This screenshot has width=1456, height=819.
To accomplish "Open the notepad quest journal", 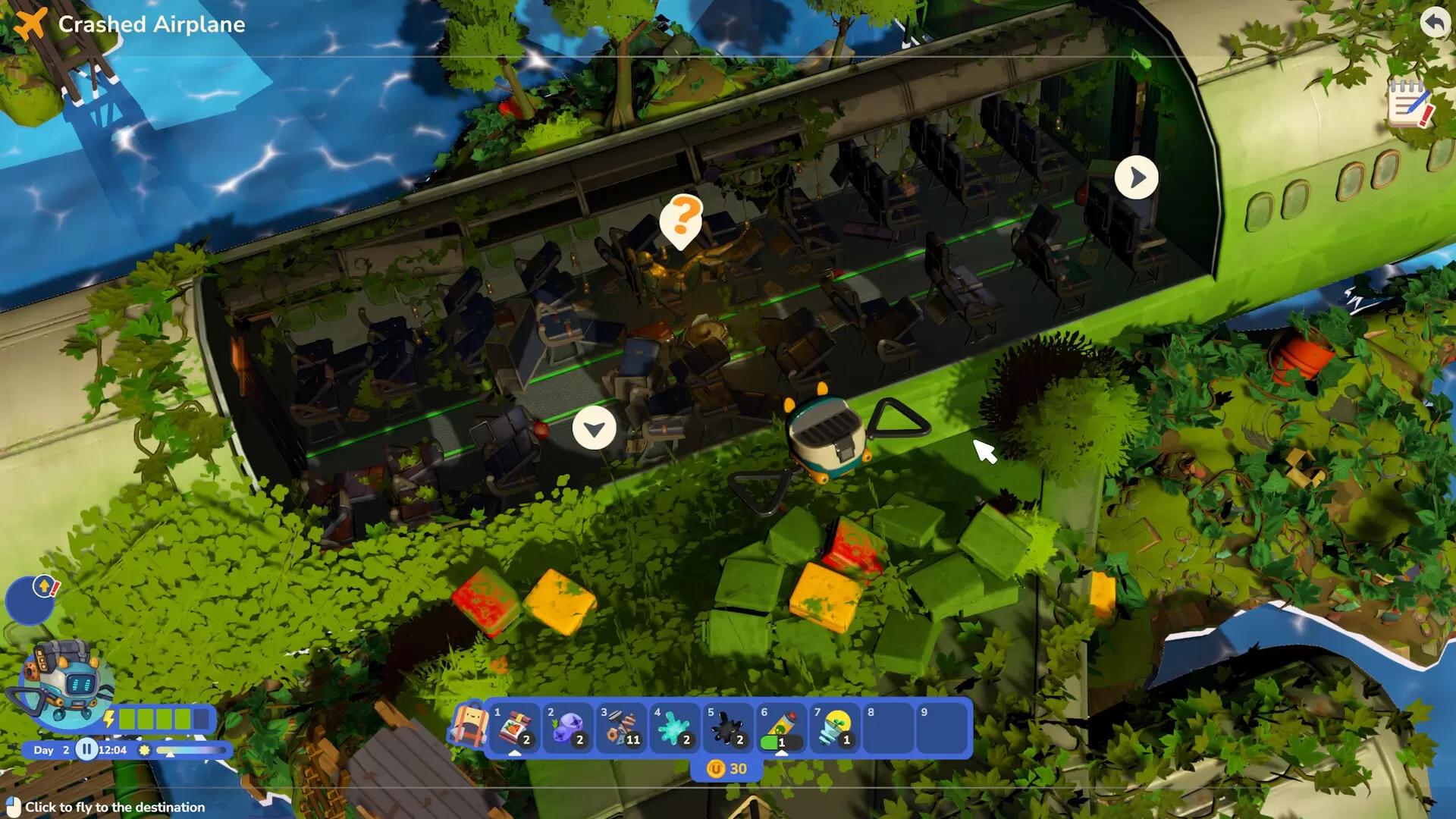I will click(x=1409, y=105).
